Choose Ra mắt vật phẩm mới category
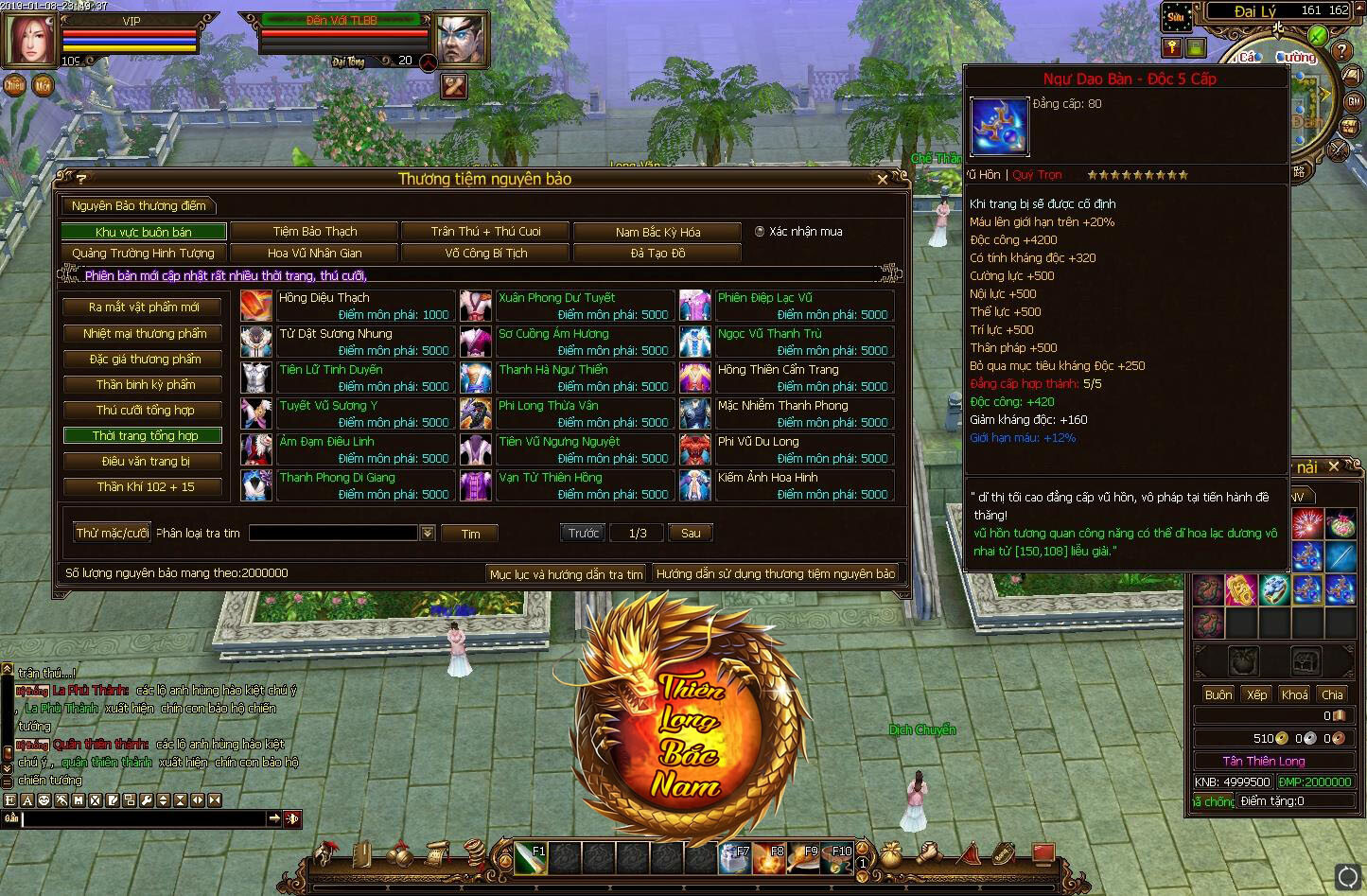 (x=144, y=307)
